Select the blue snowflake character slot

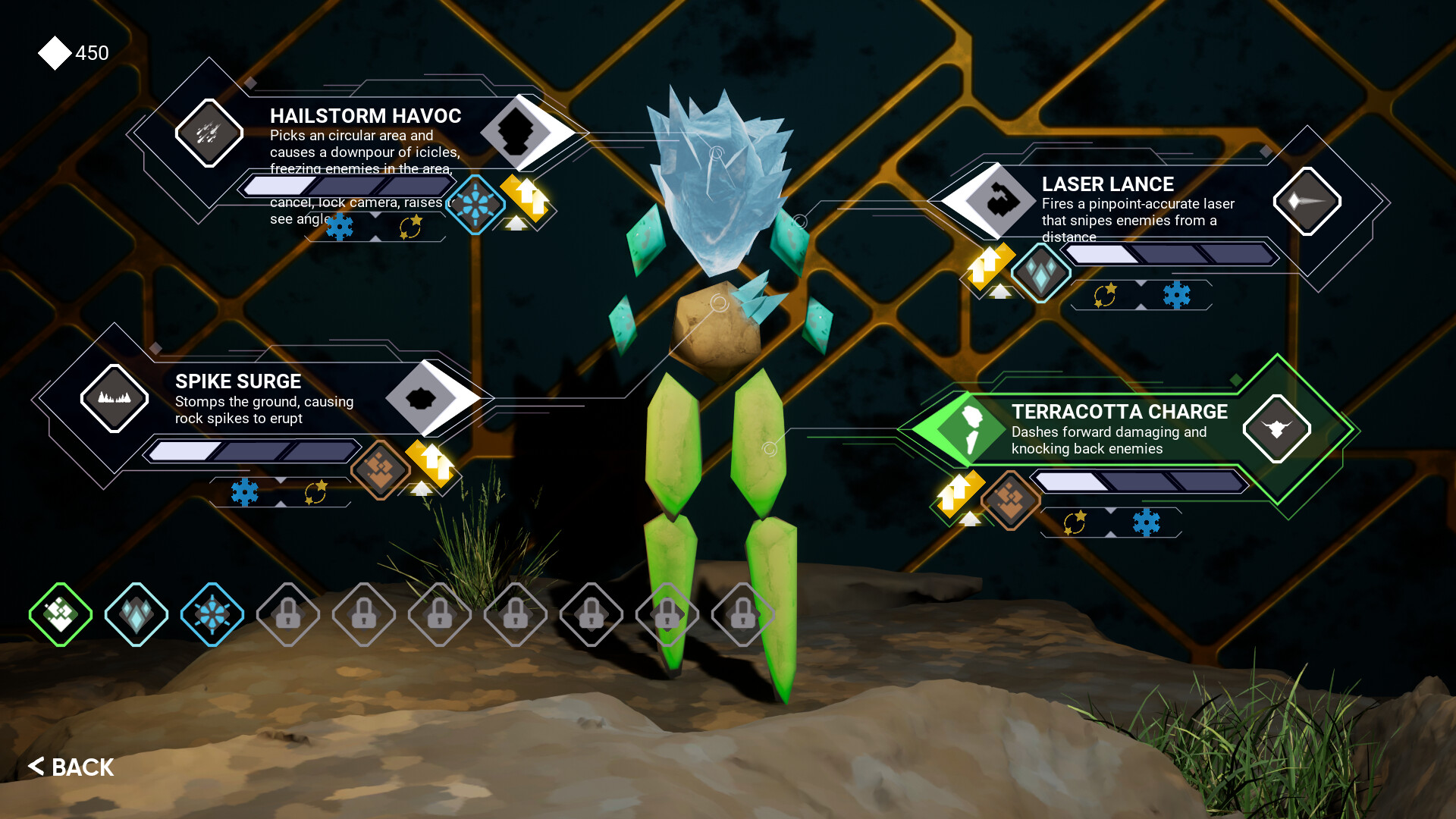click(x=212, y=615)
